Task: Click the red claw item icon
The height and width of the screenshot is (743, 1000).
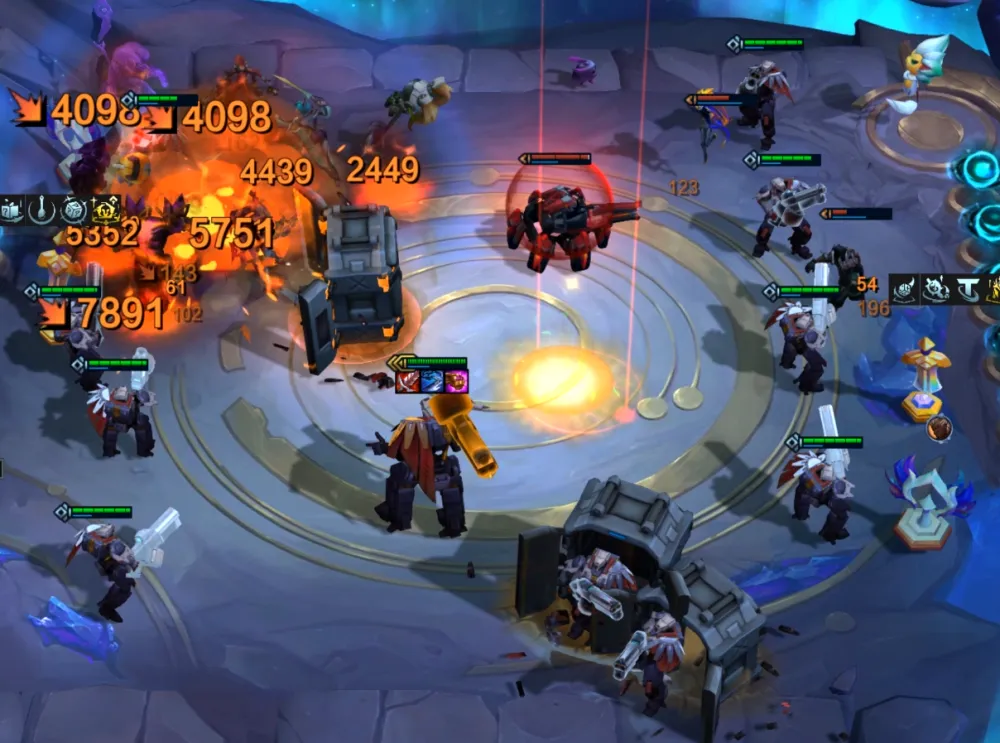Action: [407, 381]
